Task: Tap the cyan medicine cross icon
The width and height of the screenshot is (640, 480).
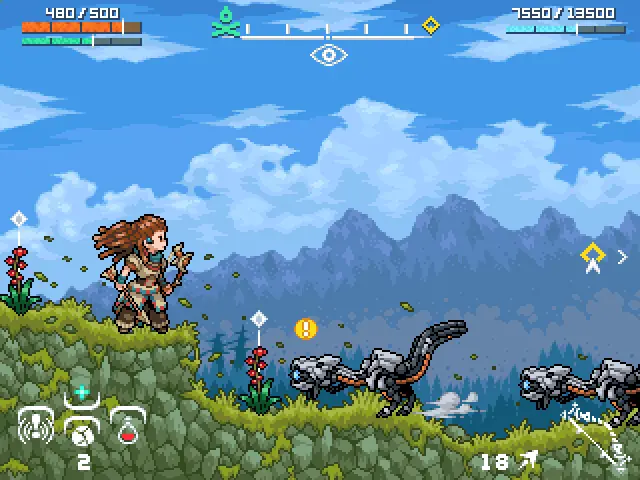Action: [x=82, y=393]
